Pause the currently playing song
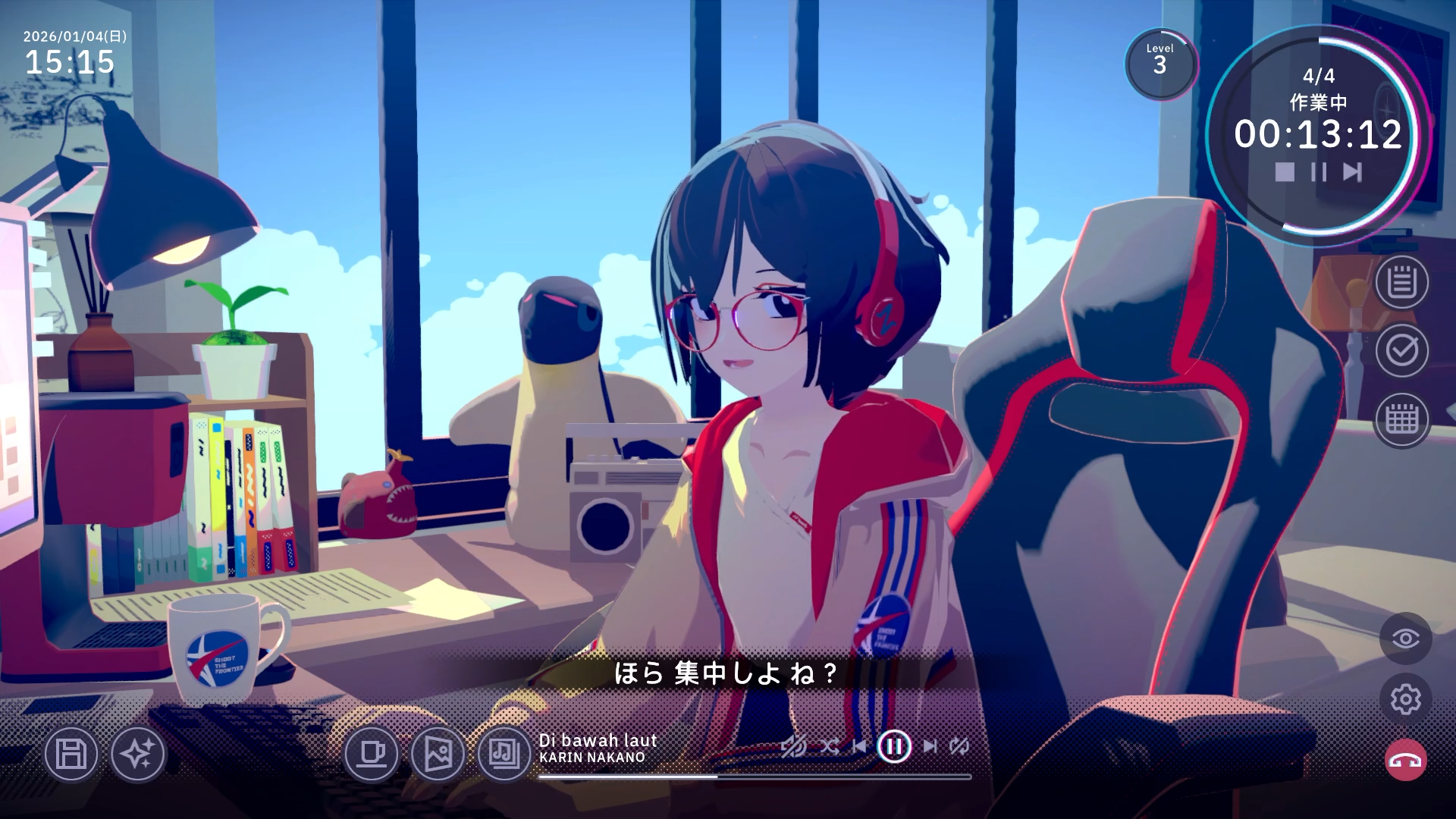The image size is (1456, 819). (x=895, y=746)
